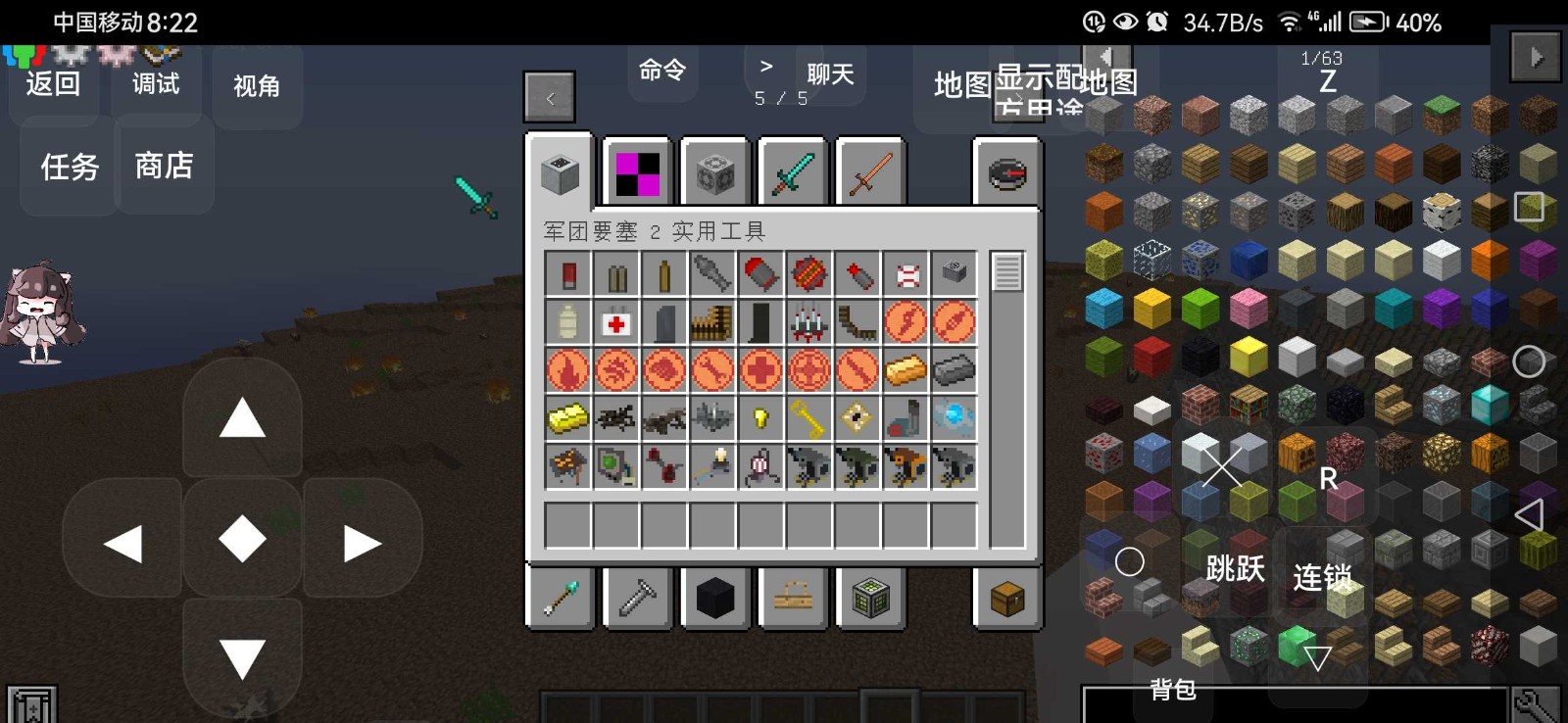Open the 调试 debug button
This screenshot has width=1568, height=723.
[156, 84]
